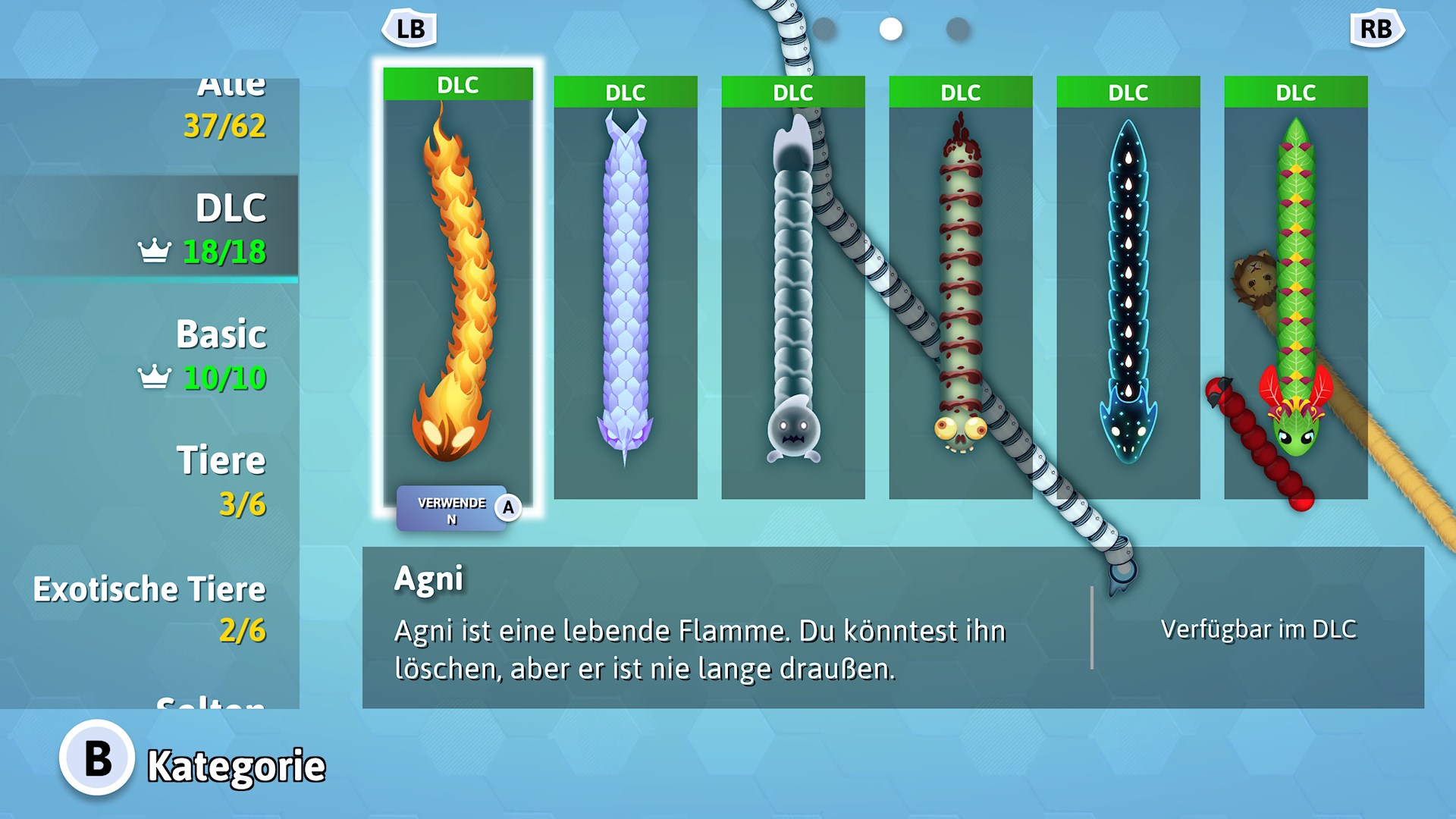This screenshot has height=819, width=1456.
Task: Choose the purple crystal-scaled snake skin
Action: [625, 288]
